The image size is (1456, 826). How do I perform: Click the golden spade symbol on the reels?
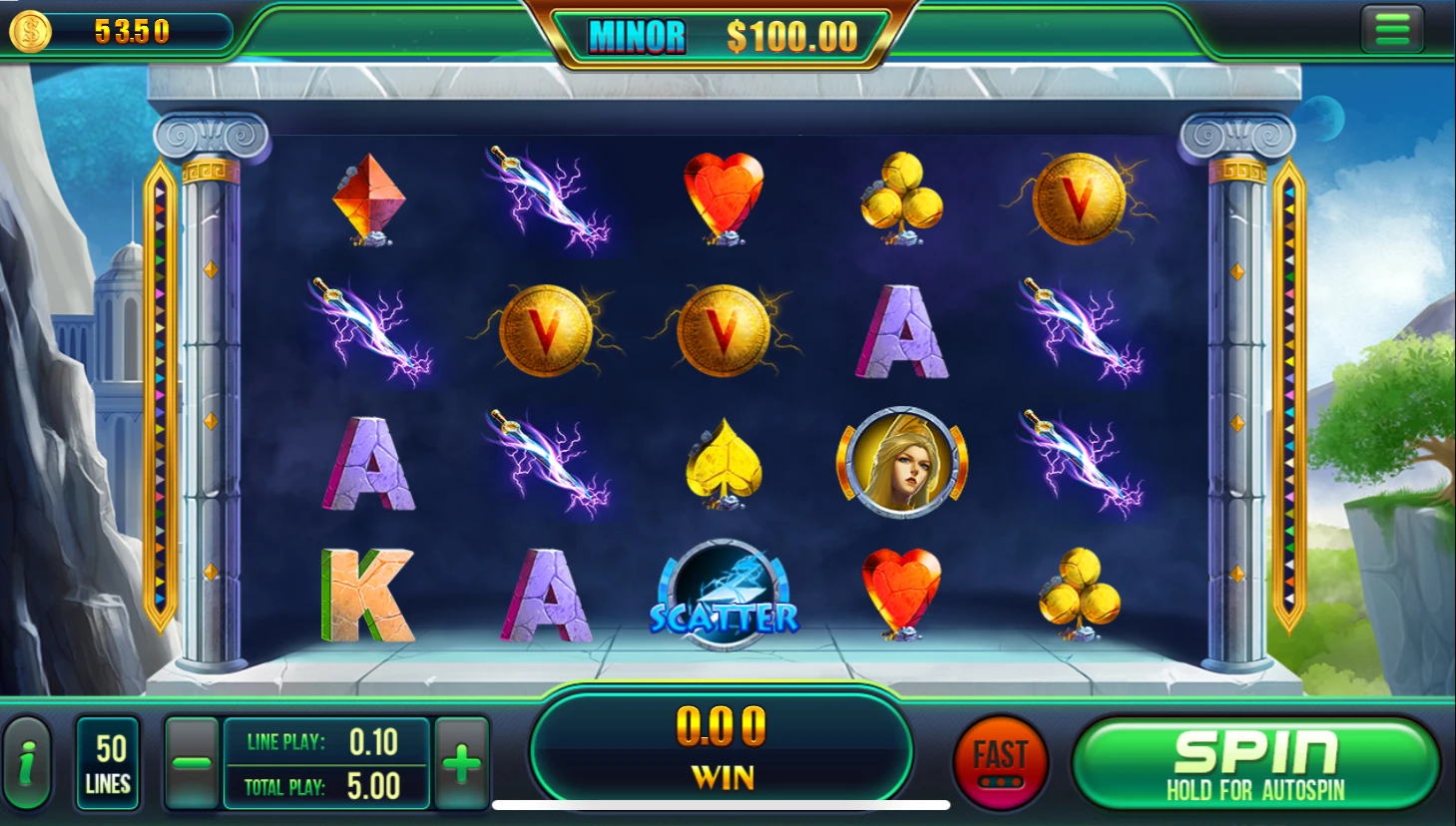[x=726, y=464]
